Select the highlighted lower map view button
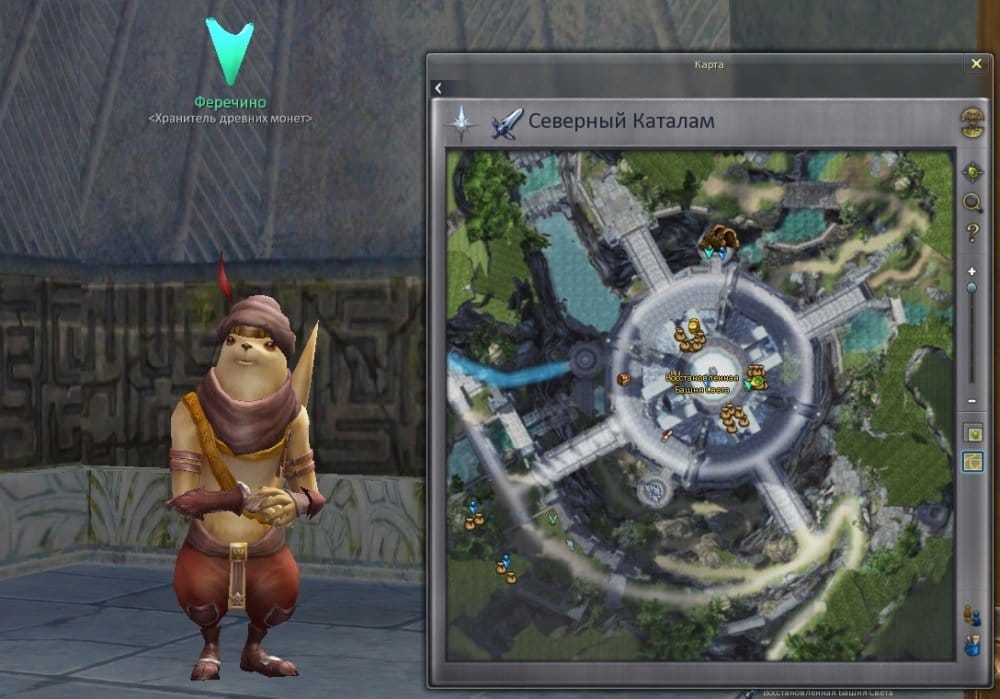1000x699 pixels. 971,461
